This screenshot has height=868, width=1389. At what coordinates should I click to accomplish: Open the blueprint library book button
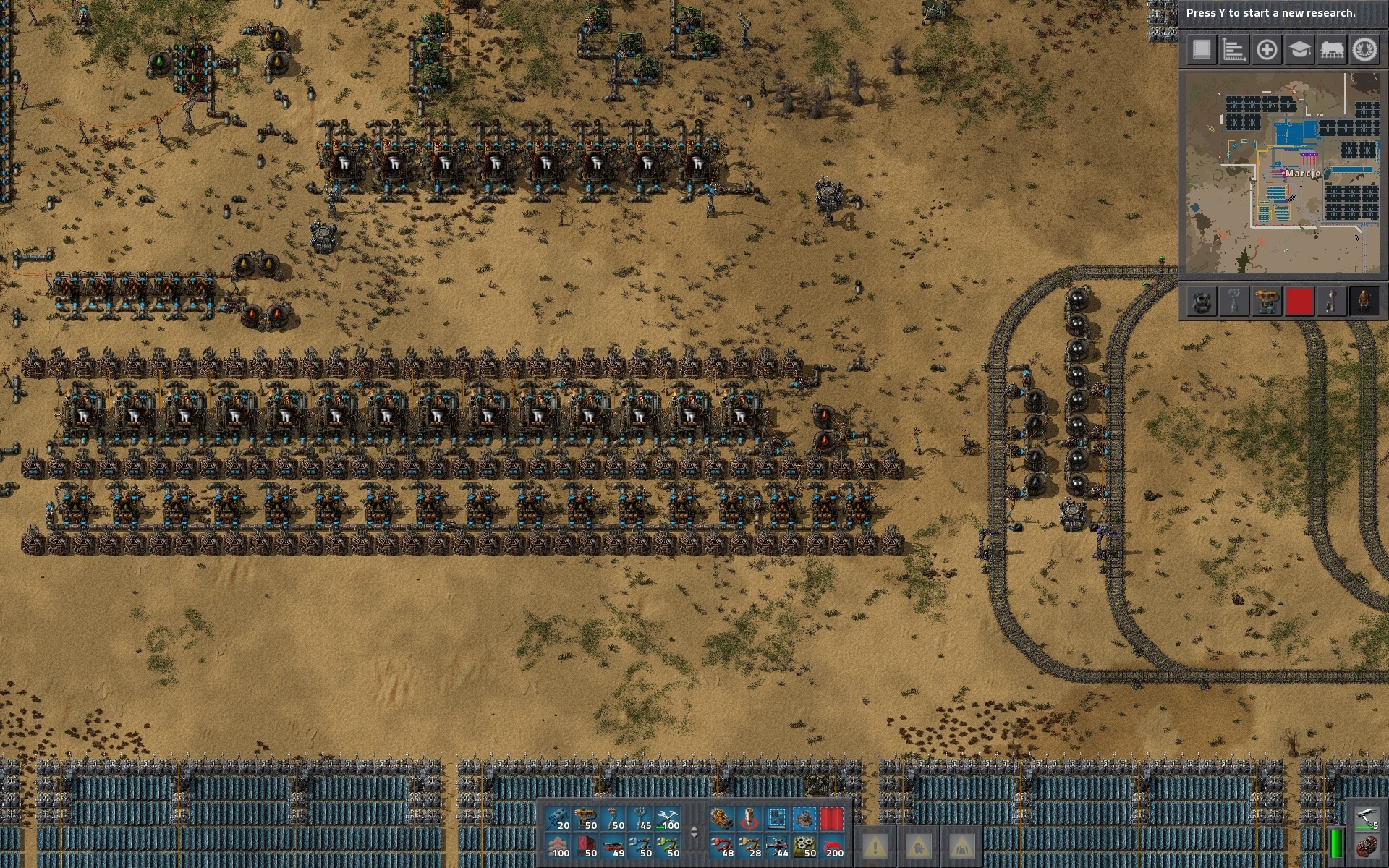coord(1202,50)
